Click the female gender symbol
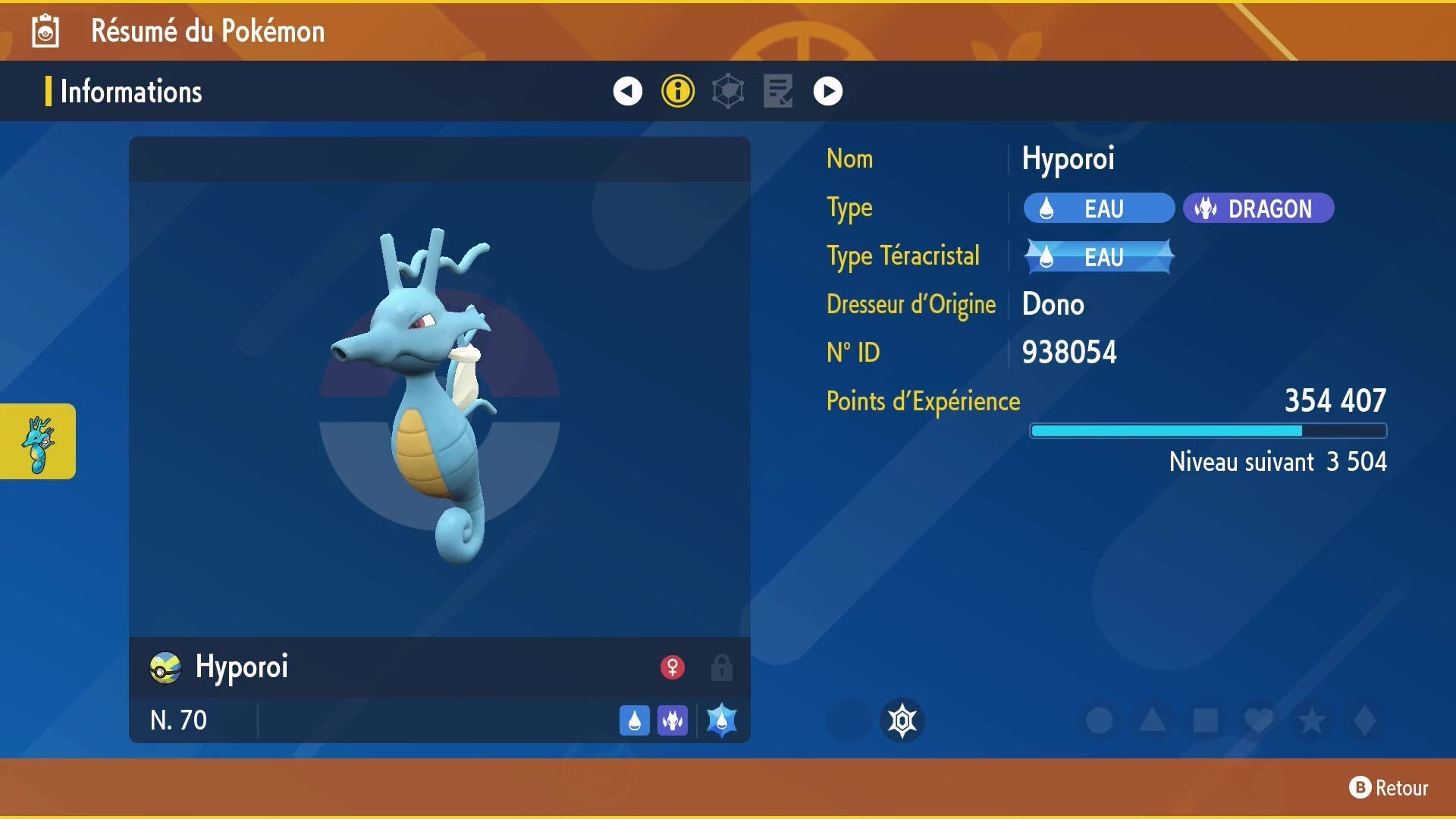The image size is (1456, 819). [673, 667]
